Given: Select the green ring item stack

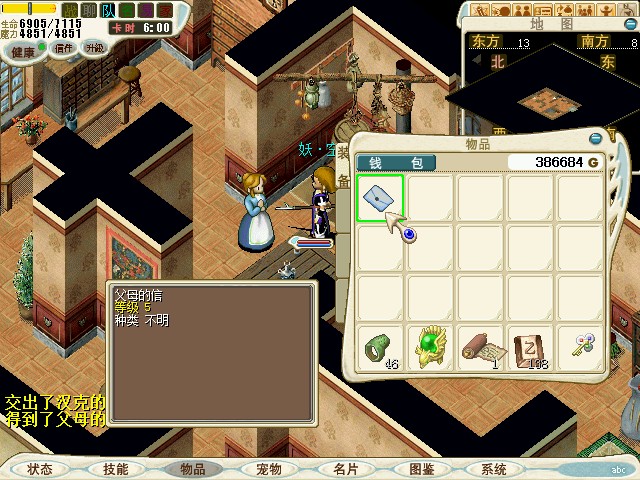Looking at the screenshot, I should tap(381, 347).
